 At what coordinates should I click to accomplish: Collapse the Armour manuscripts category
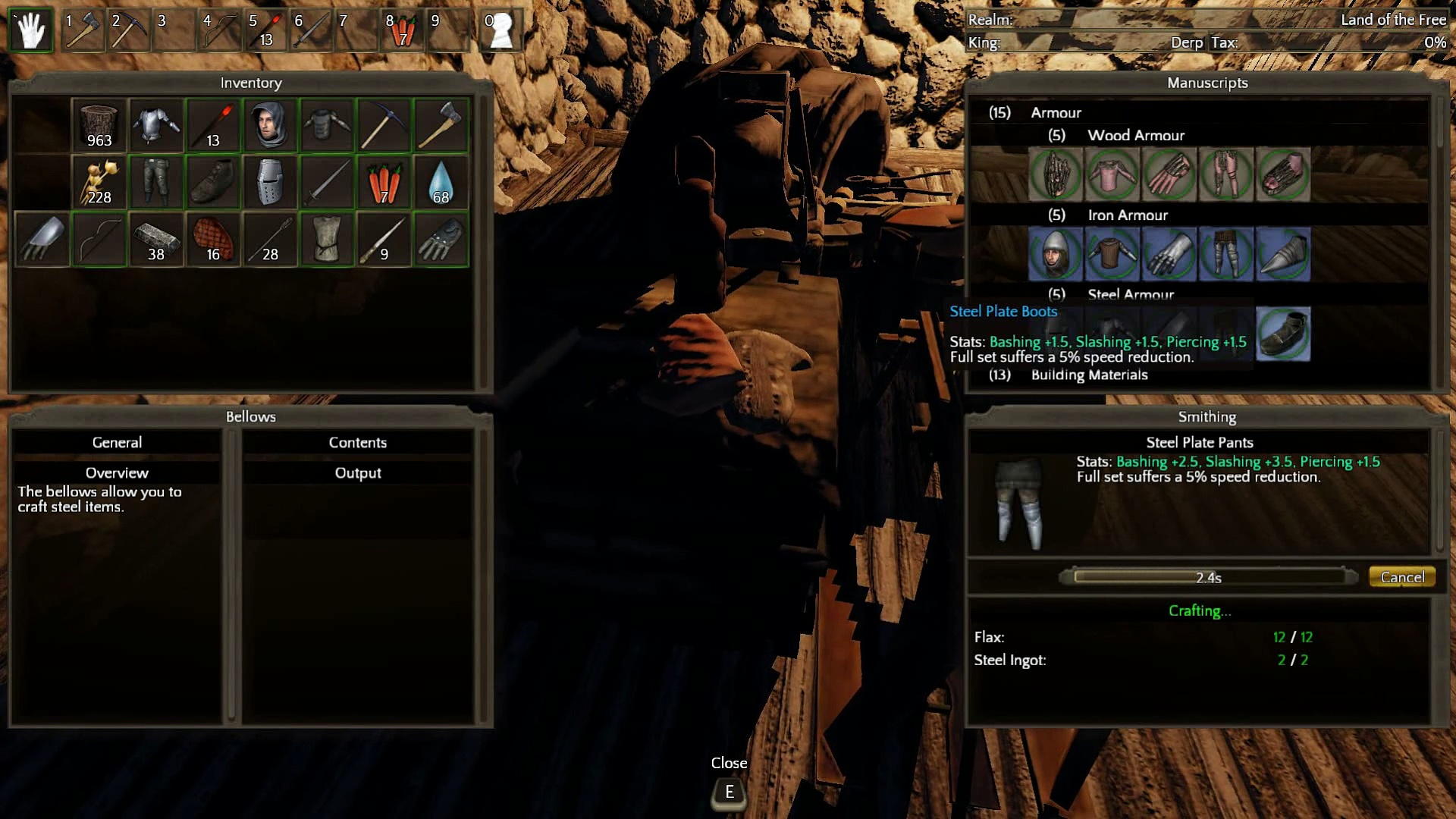coord(1055,112)
